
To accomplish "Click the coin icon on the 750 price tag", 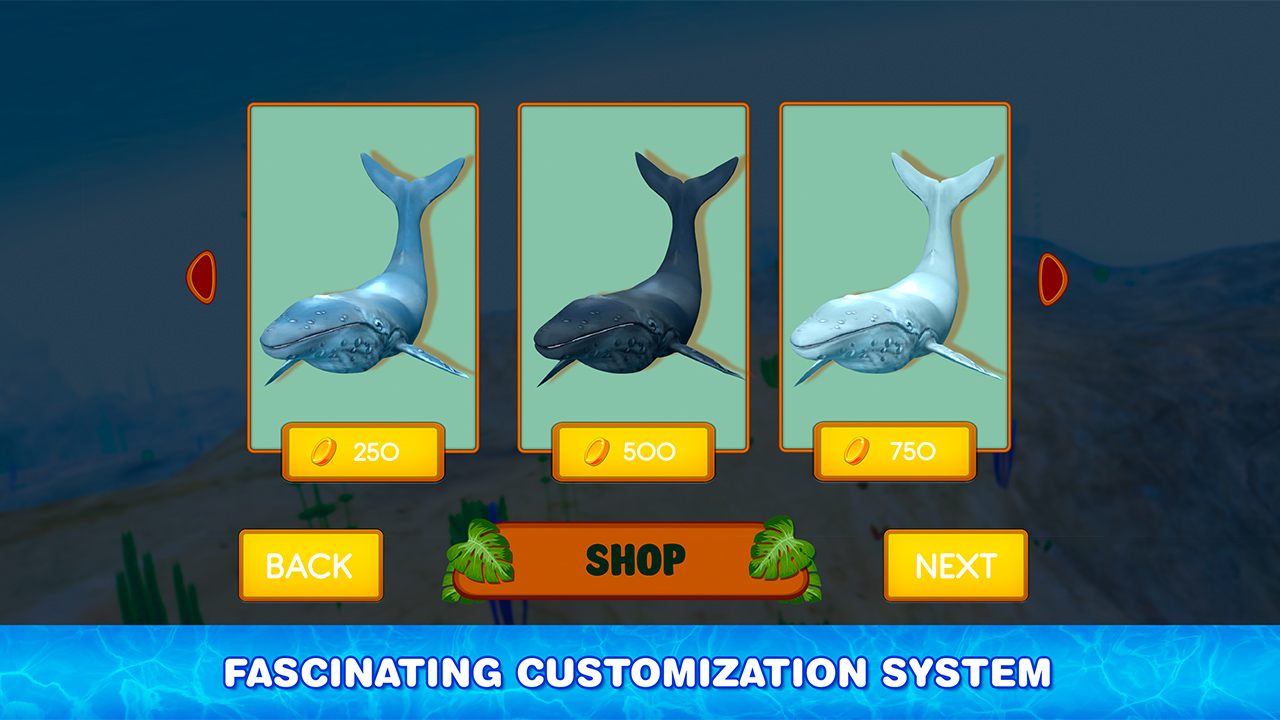I will click(x=855, y=450).
